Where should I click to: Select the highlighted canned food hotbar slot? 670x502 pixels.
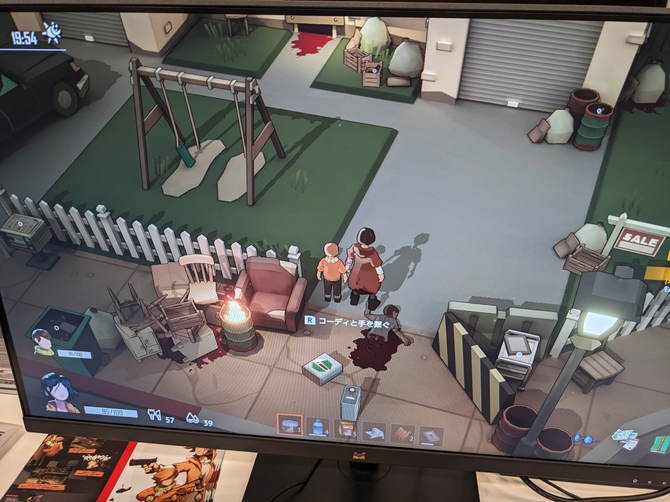pos(290,426)
